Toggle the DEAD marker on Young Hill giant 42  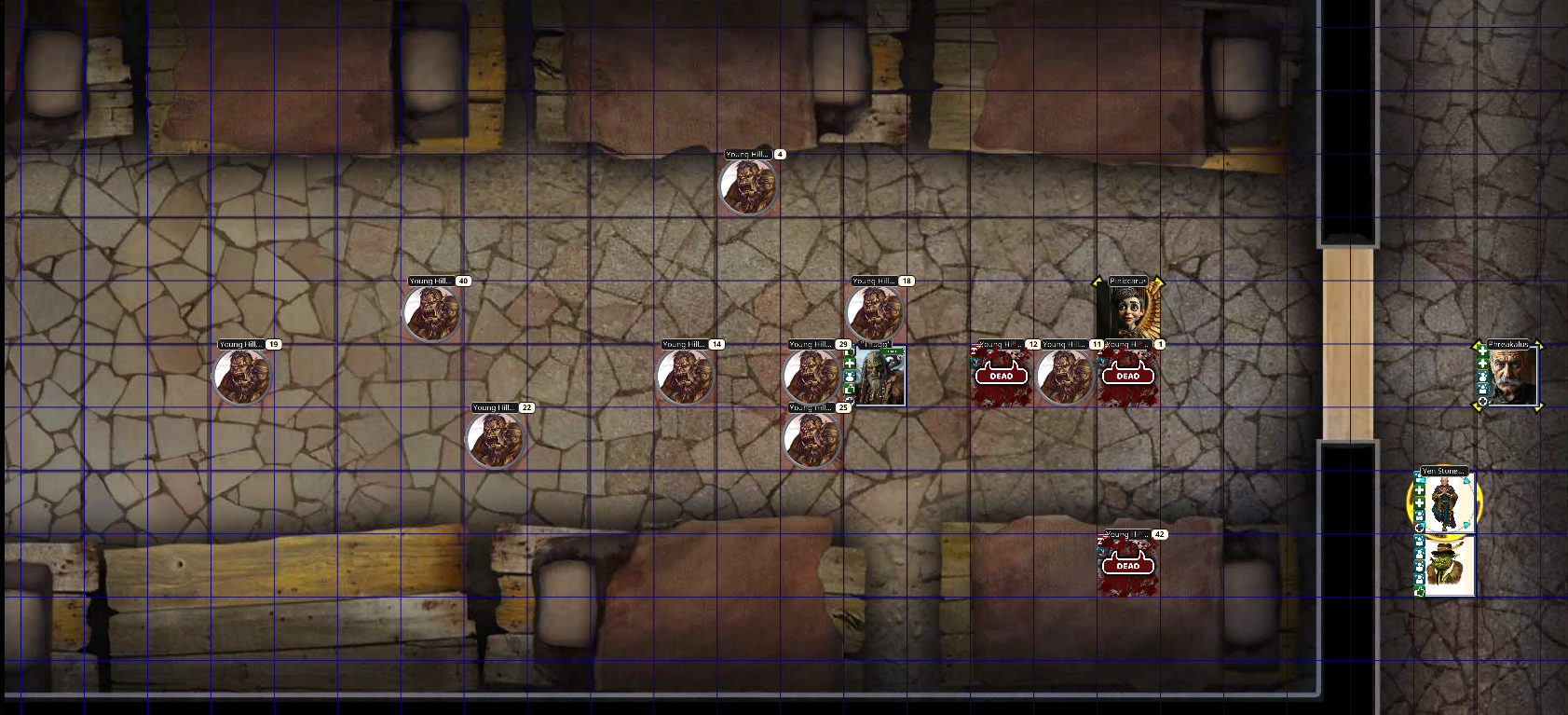click(1129, 565)
